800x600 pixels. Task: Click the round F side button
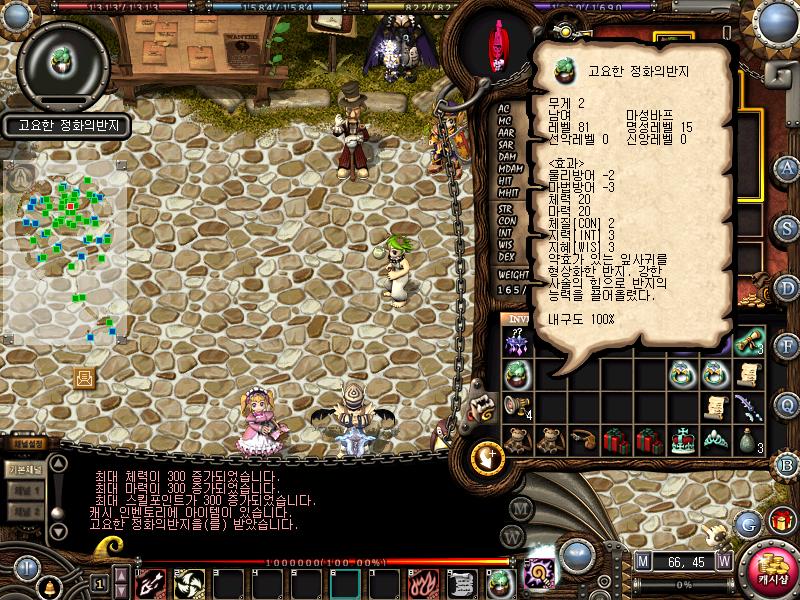[788, 345]
